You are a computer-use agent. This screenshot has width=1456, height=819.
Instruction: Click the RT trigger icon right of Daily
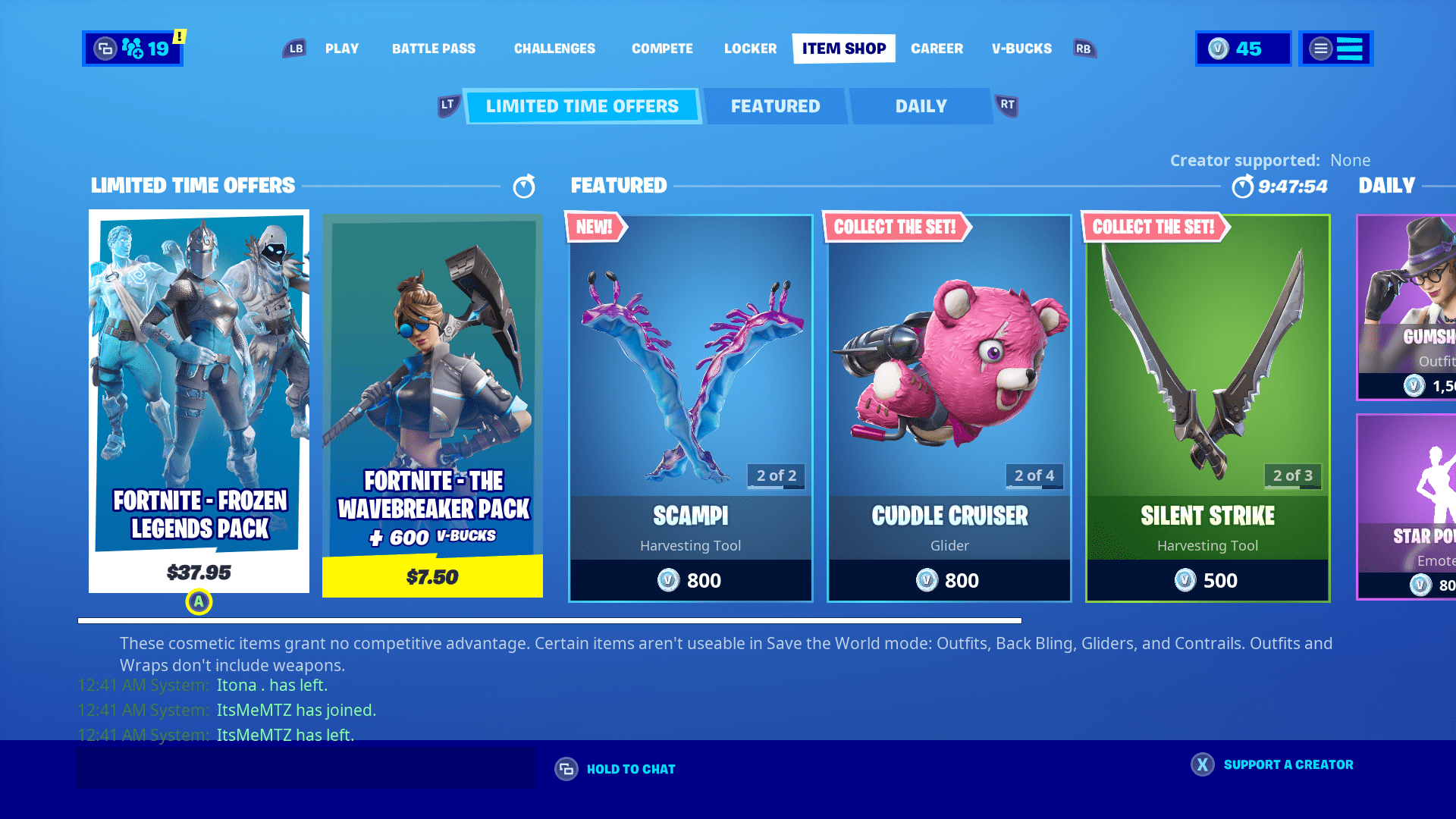(x=1006, y=106)
